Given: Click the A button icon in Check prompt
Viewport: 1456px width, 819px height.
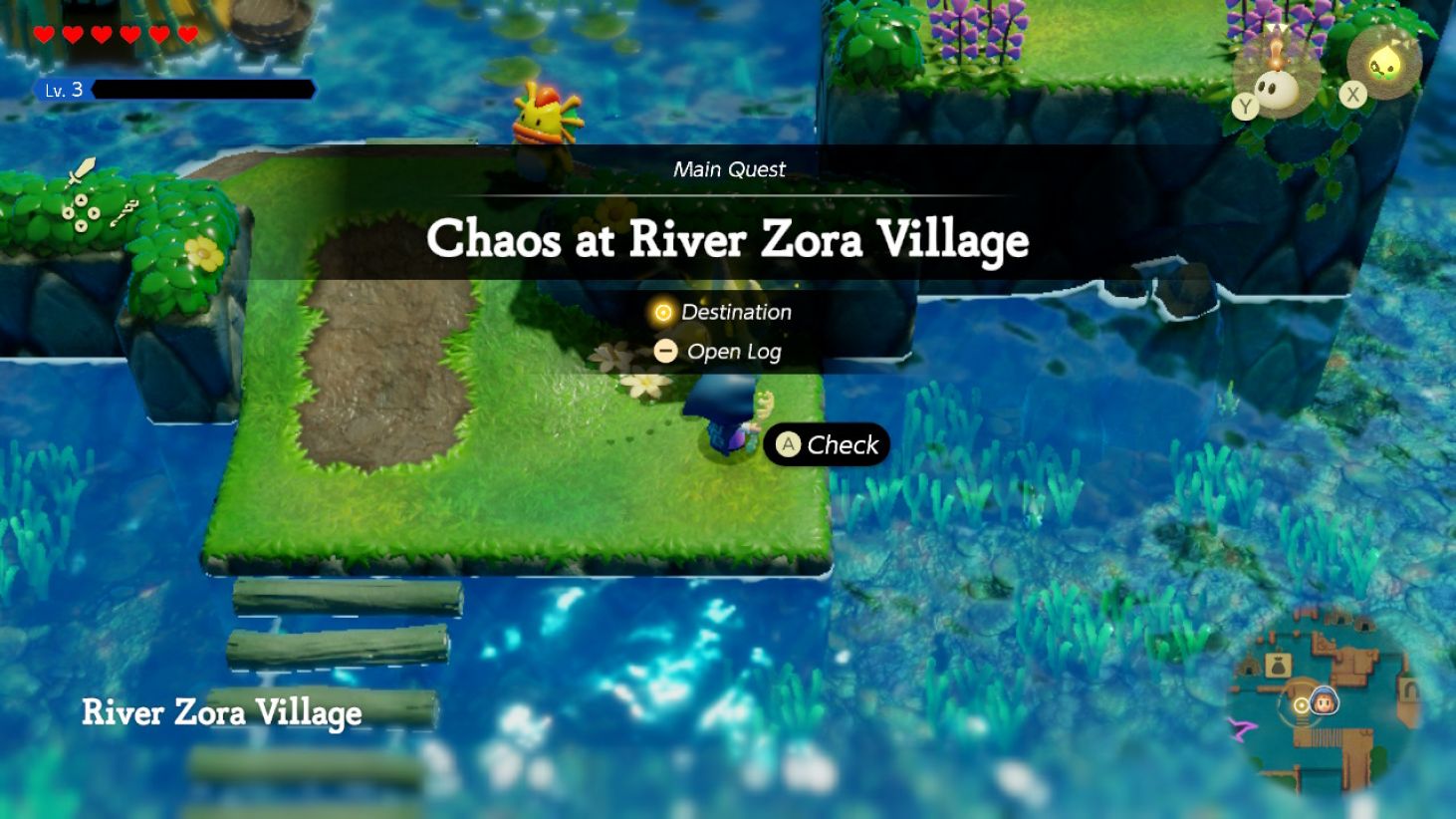Looking at the screenshot, I should coord(788,445).
